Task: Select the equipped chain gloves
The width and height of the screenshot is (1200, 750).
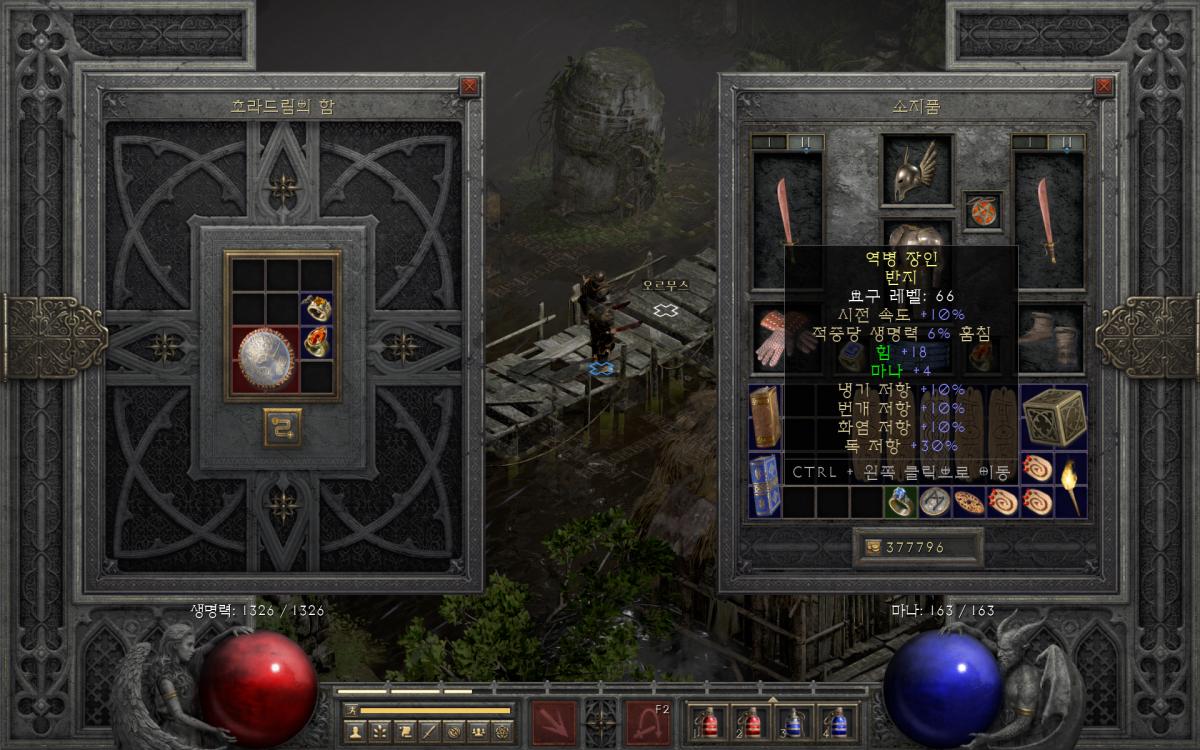Action: pyautogui.click(x=779, y=337)
